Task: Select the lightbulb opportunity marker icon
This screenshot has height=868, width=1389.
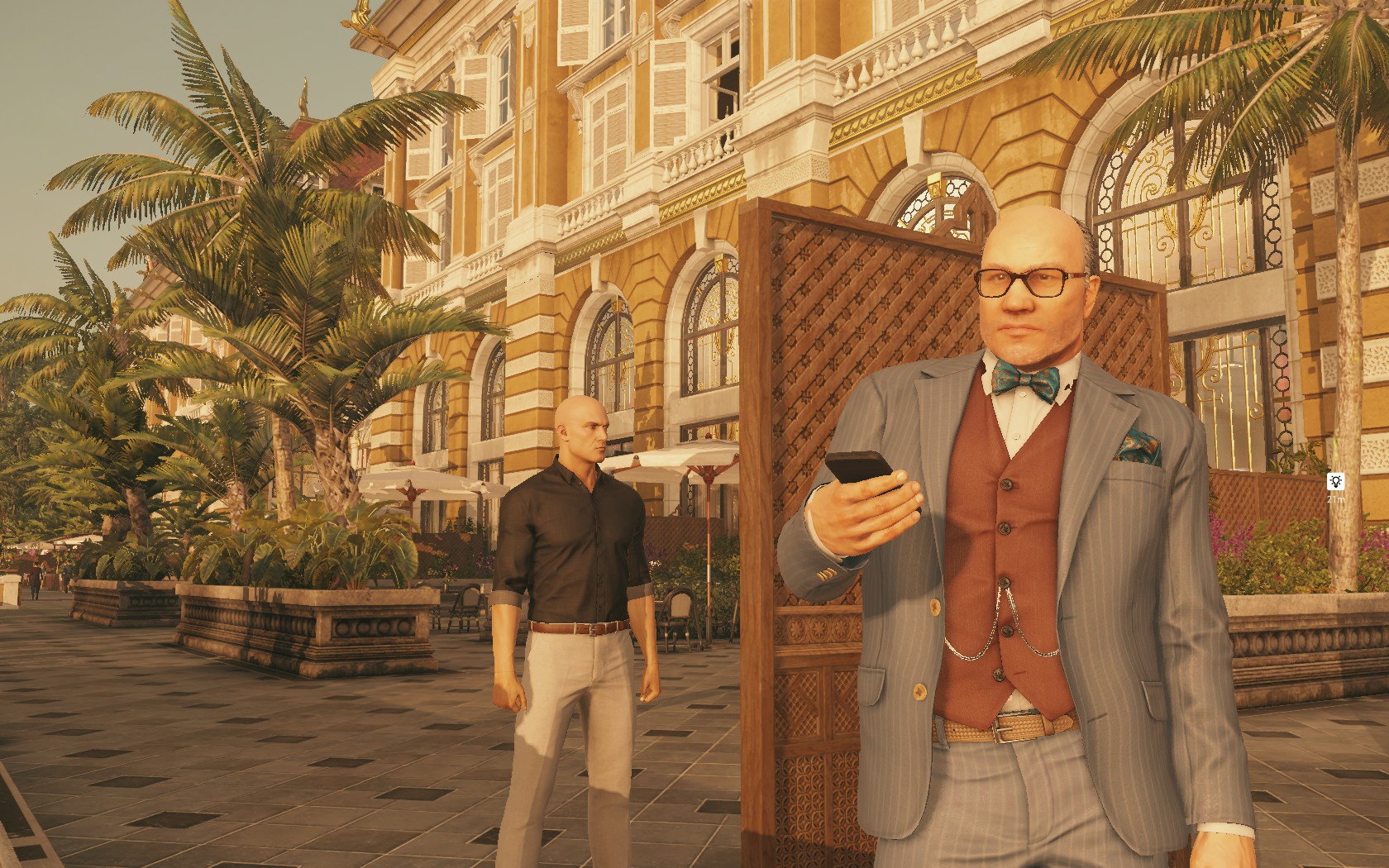Action: click(1334, 481)
